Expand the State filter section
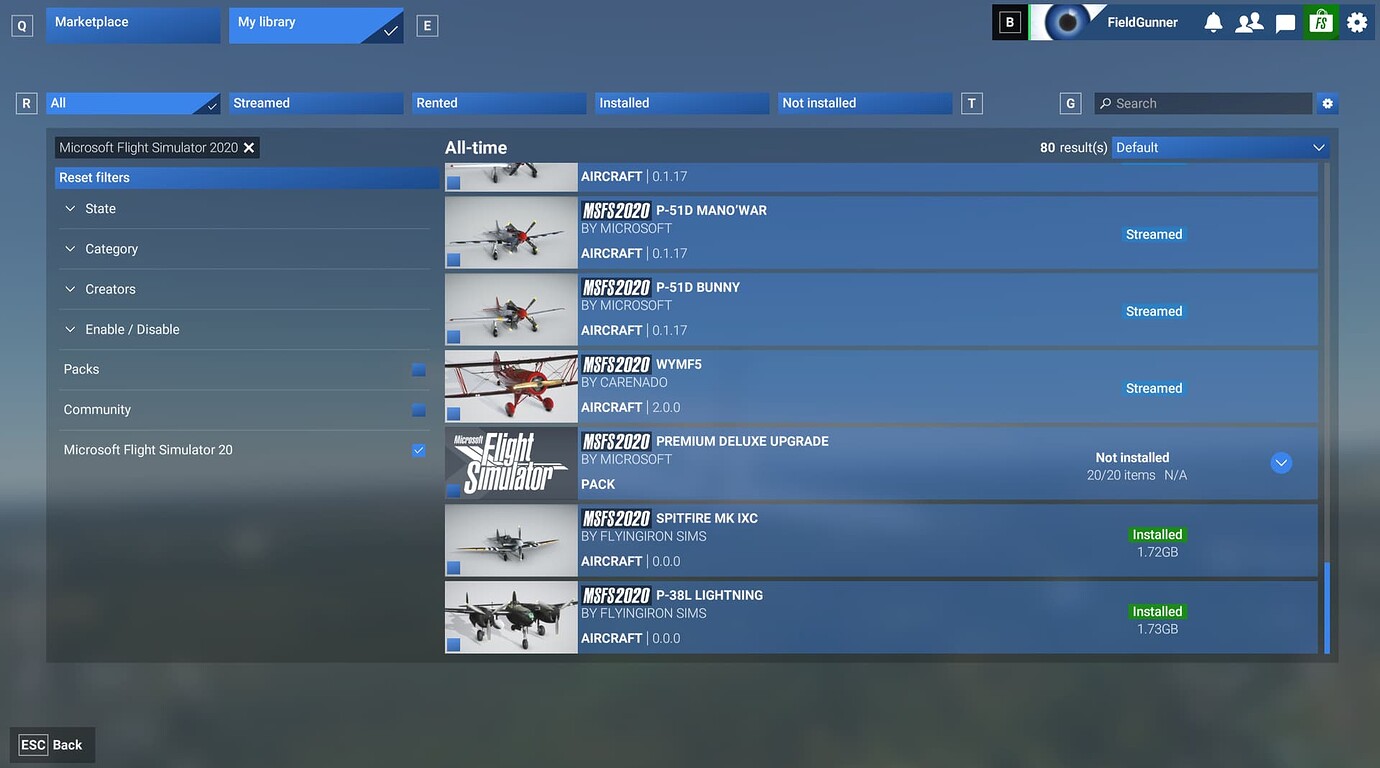This screenshot has width=1380, height=768. coord(100,209)
